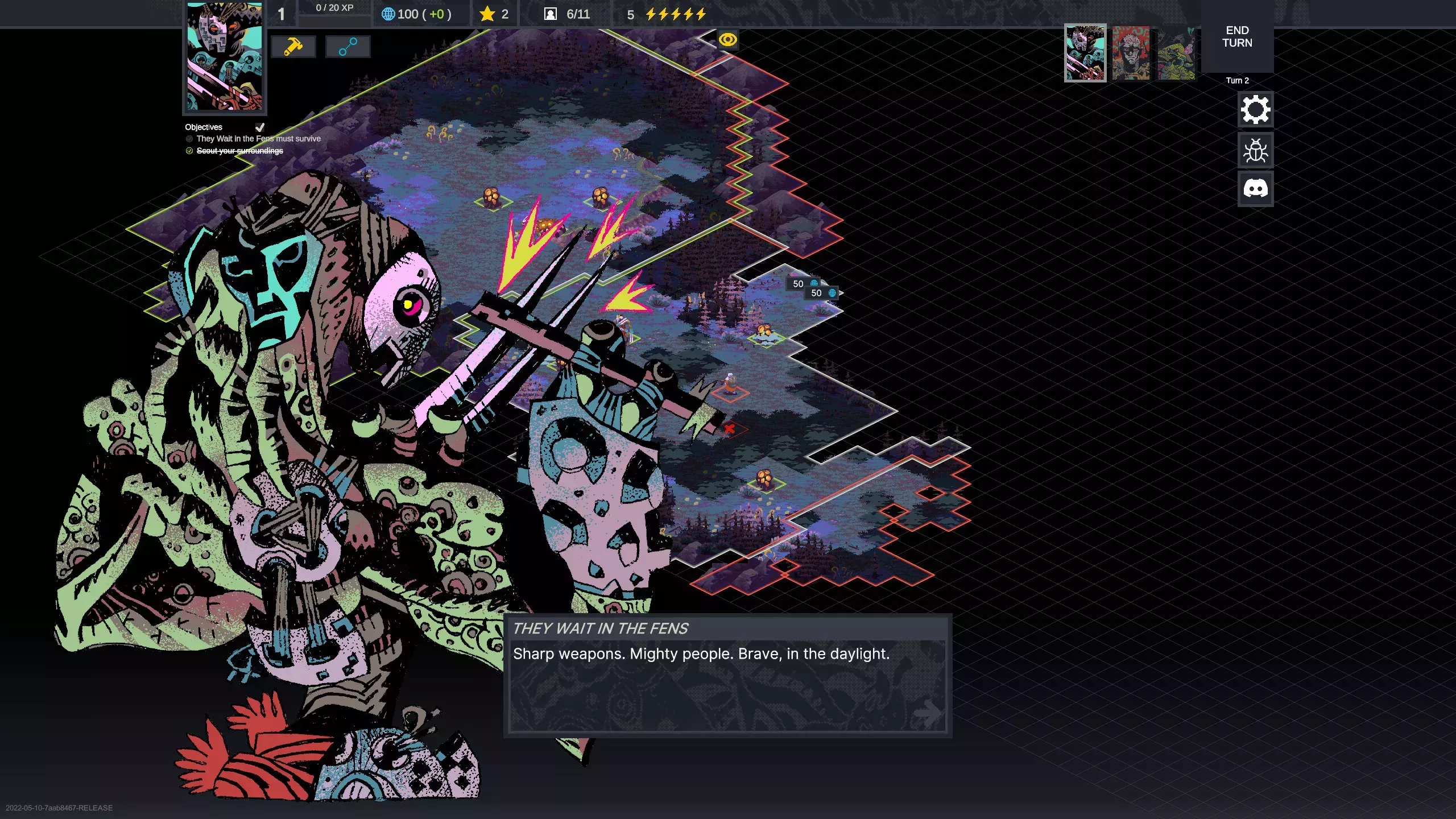
Task: Toggle the Objectives checkbox
Action: click(x=260, y=127)
